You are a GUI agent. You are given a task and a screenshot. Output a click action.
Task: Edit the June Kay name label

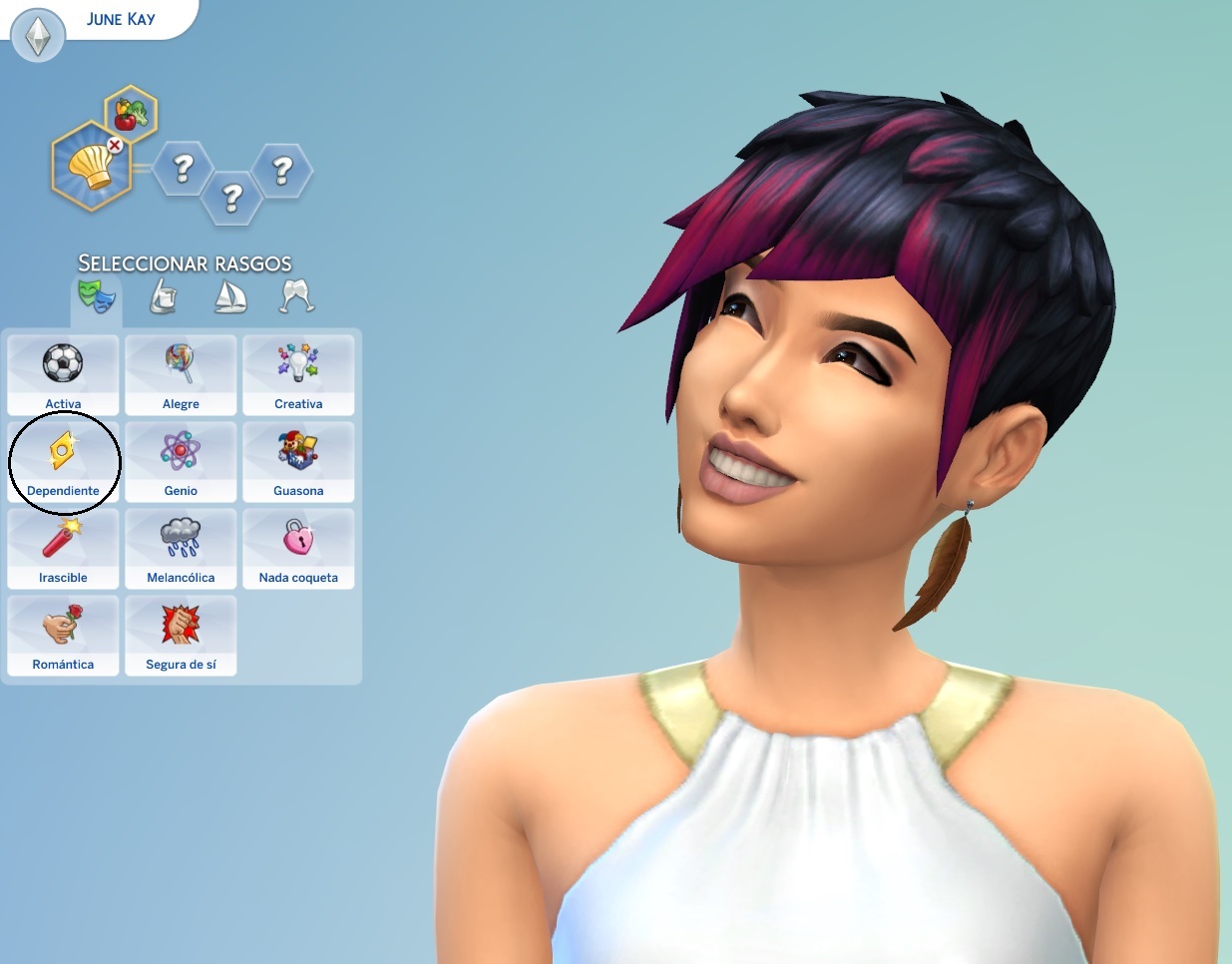[121, 19]
